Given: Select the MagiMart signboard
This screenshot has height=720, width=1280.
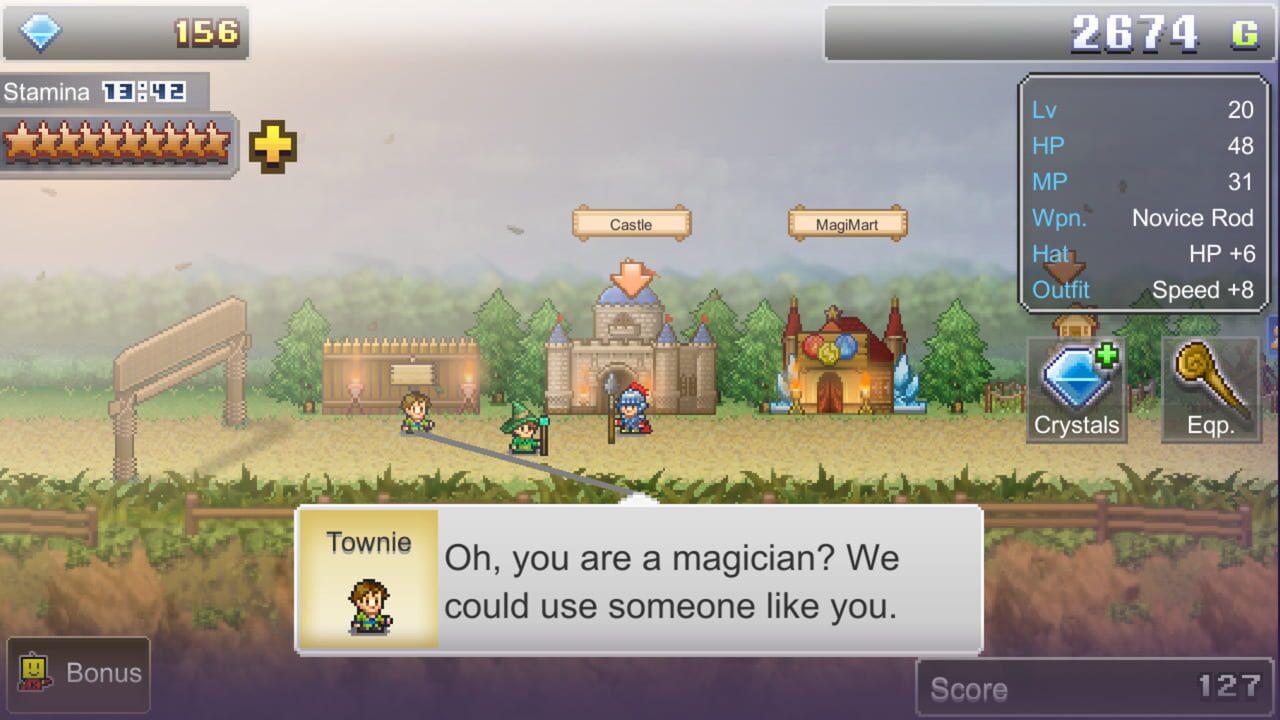Looking at the screenshot, I should (846, 223).
